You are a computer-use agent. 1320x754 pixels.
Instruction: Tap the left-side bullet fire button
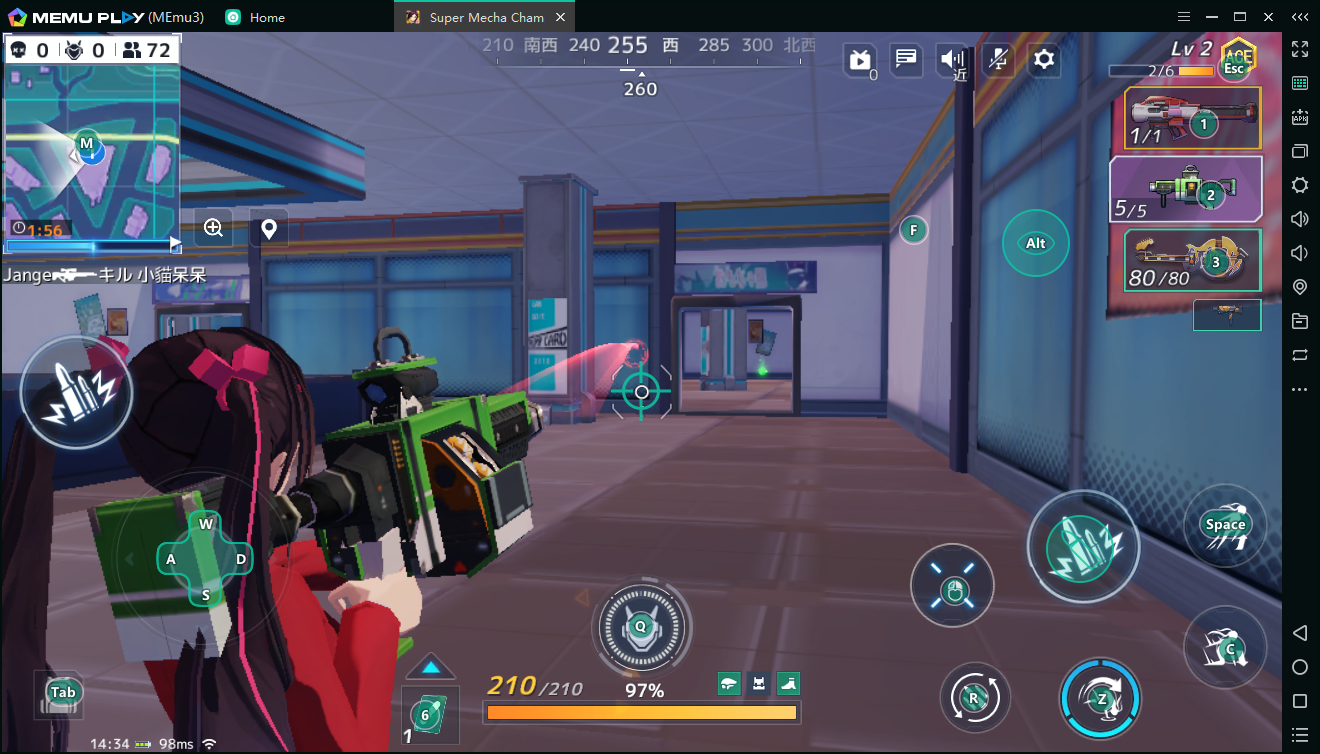[x=76, y=391]
